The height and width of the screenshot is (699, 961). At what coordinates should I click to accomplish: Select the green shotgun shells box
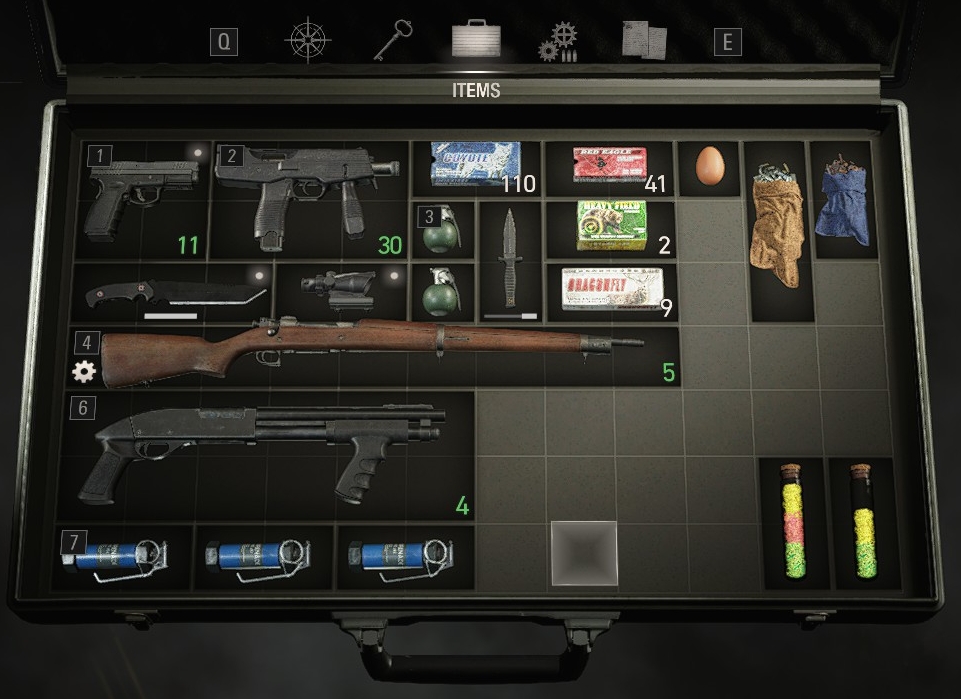pyautogui.click(x=610, y=226)
